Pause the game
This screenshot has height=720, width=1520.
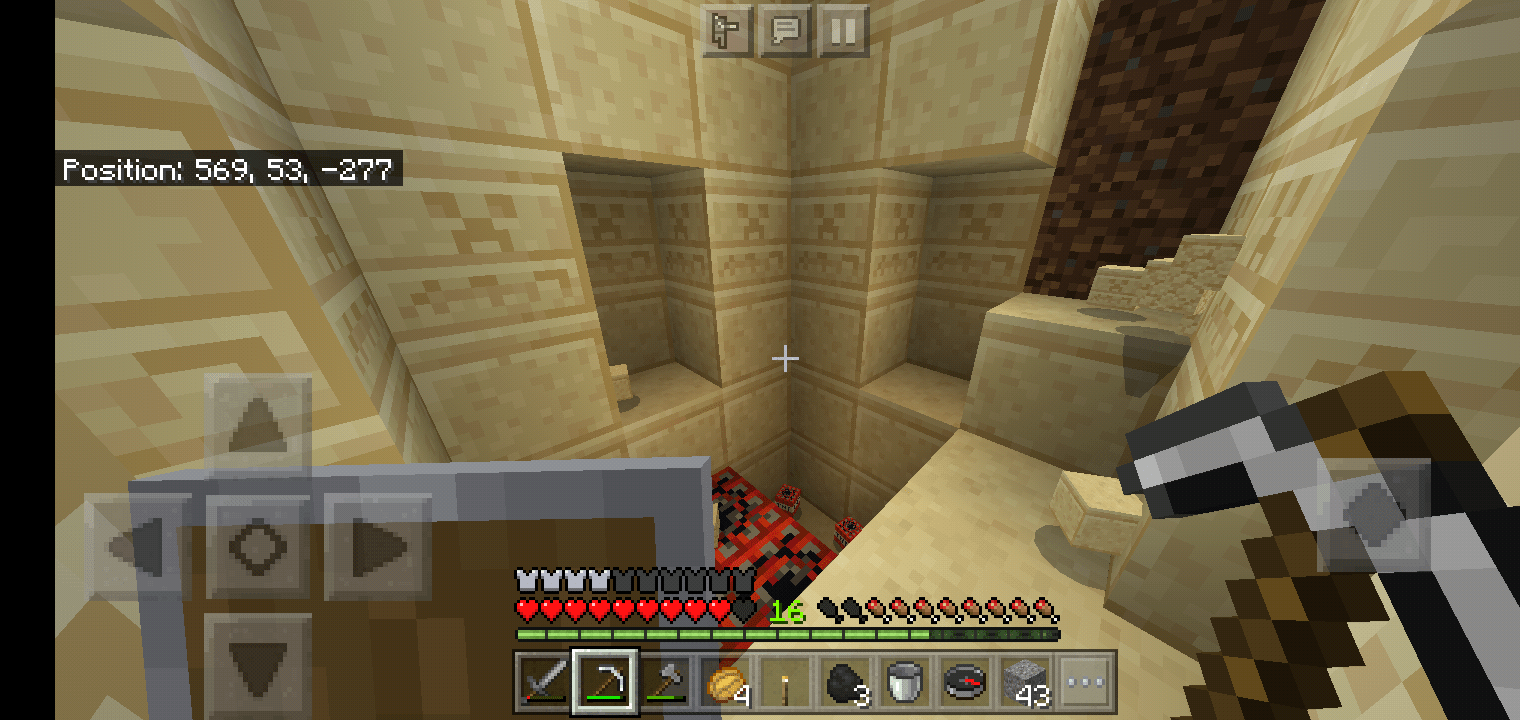843,31
